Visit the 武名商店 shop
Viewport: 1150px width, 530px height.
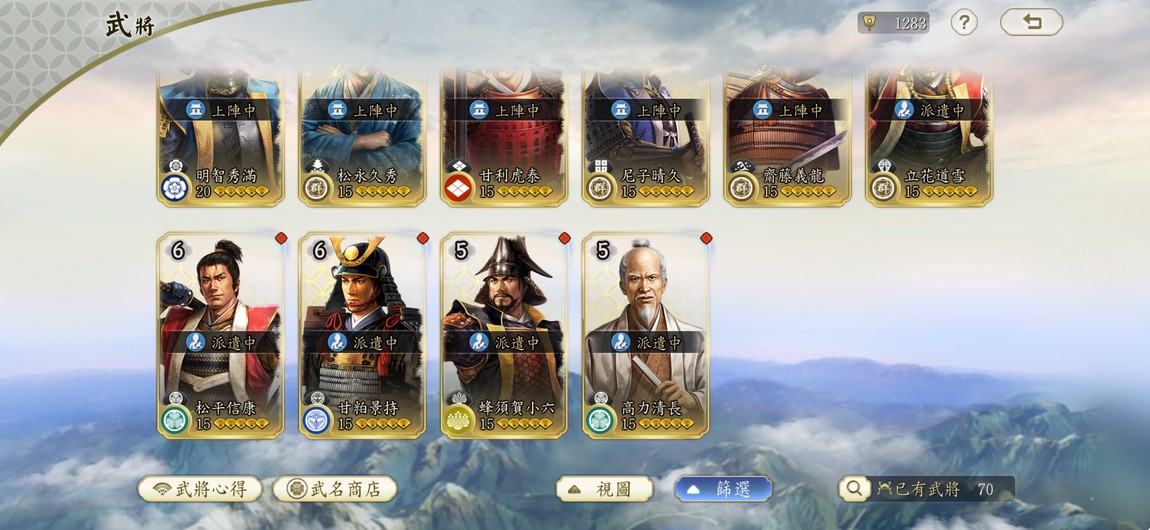click(x=335, y=489)
